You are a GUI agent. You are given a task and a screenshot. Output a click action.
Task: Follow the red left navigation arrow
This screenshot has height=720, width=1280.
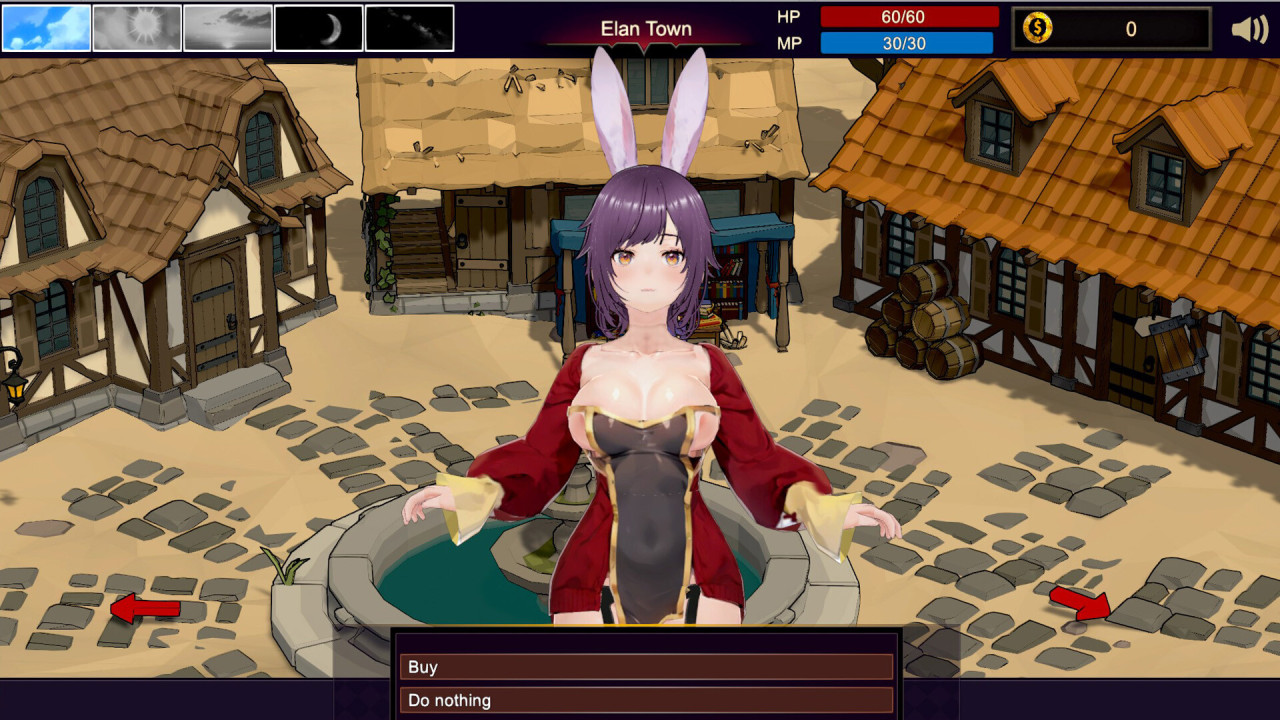(x=144, y=607)
